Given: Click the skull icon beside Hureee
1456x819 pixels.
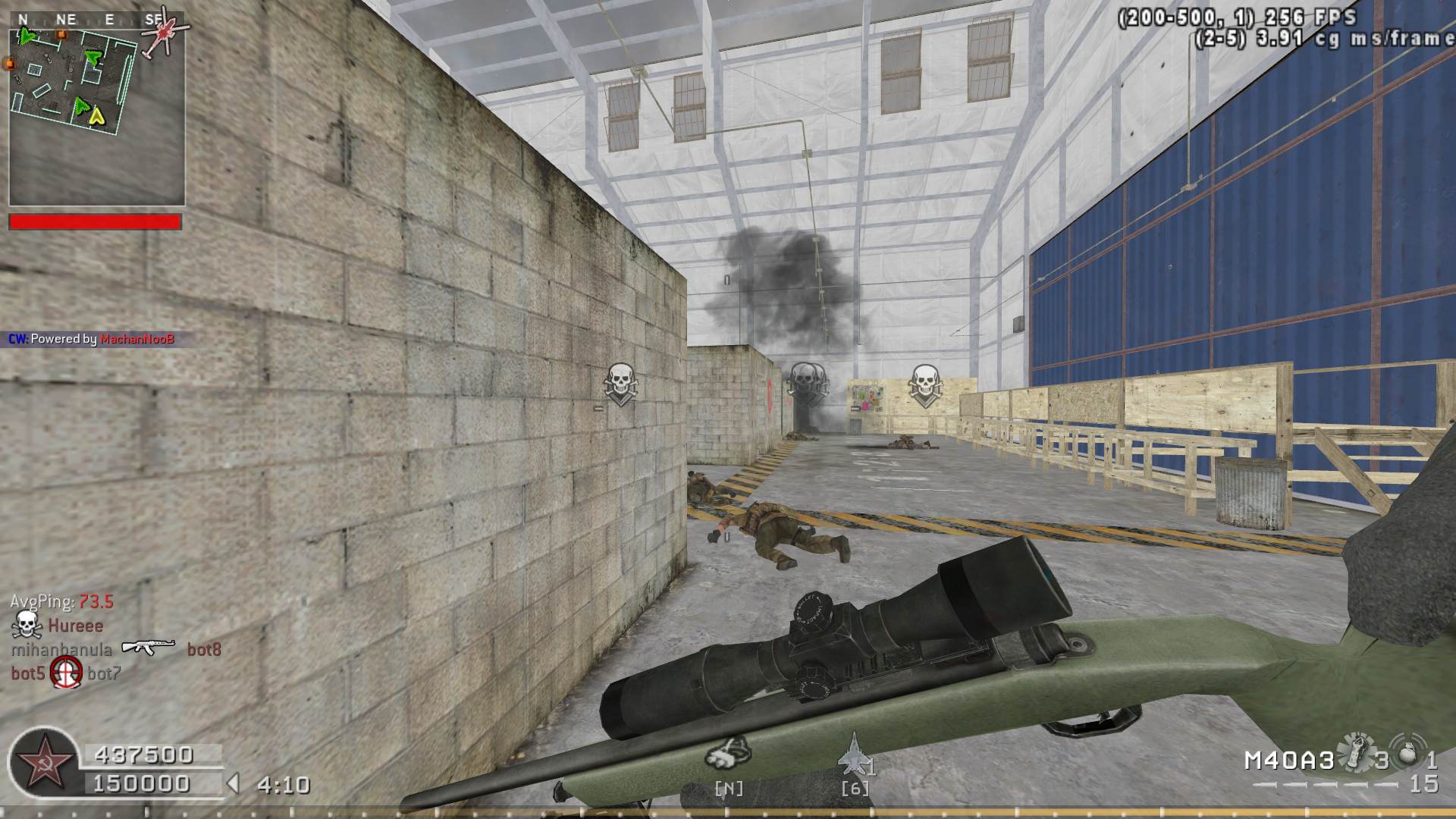Looking at the screenshot, I should click(26, 625).
